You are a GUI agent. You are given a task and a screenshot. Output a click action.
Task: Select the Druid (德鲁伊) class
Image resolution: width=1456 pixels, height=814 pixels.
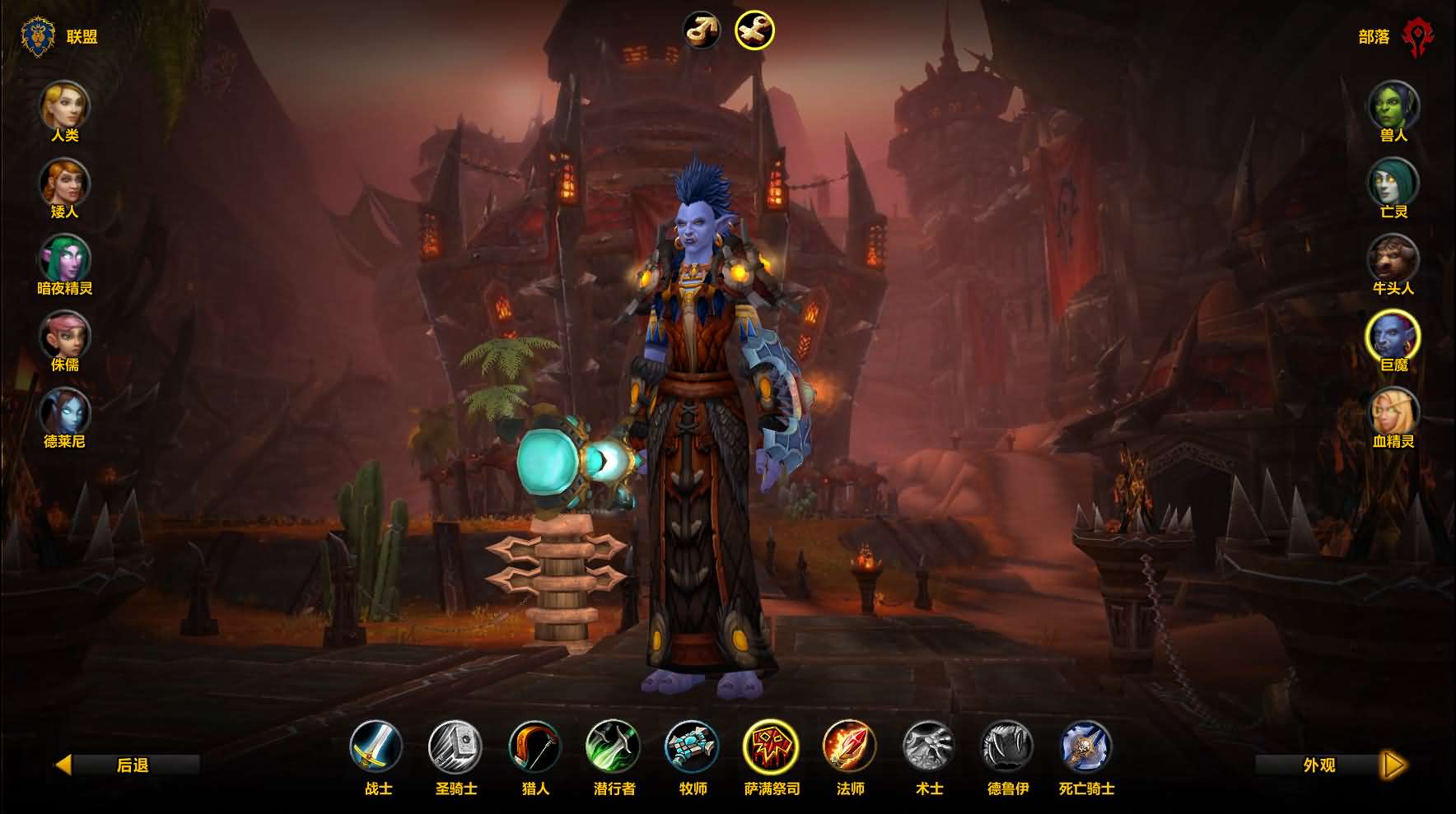click(1008, 747)
